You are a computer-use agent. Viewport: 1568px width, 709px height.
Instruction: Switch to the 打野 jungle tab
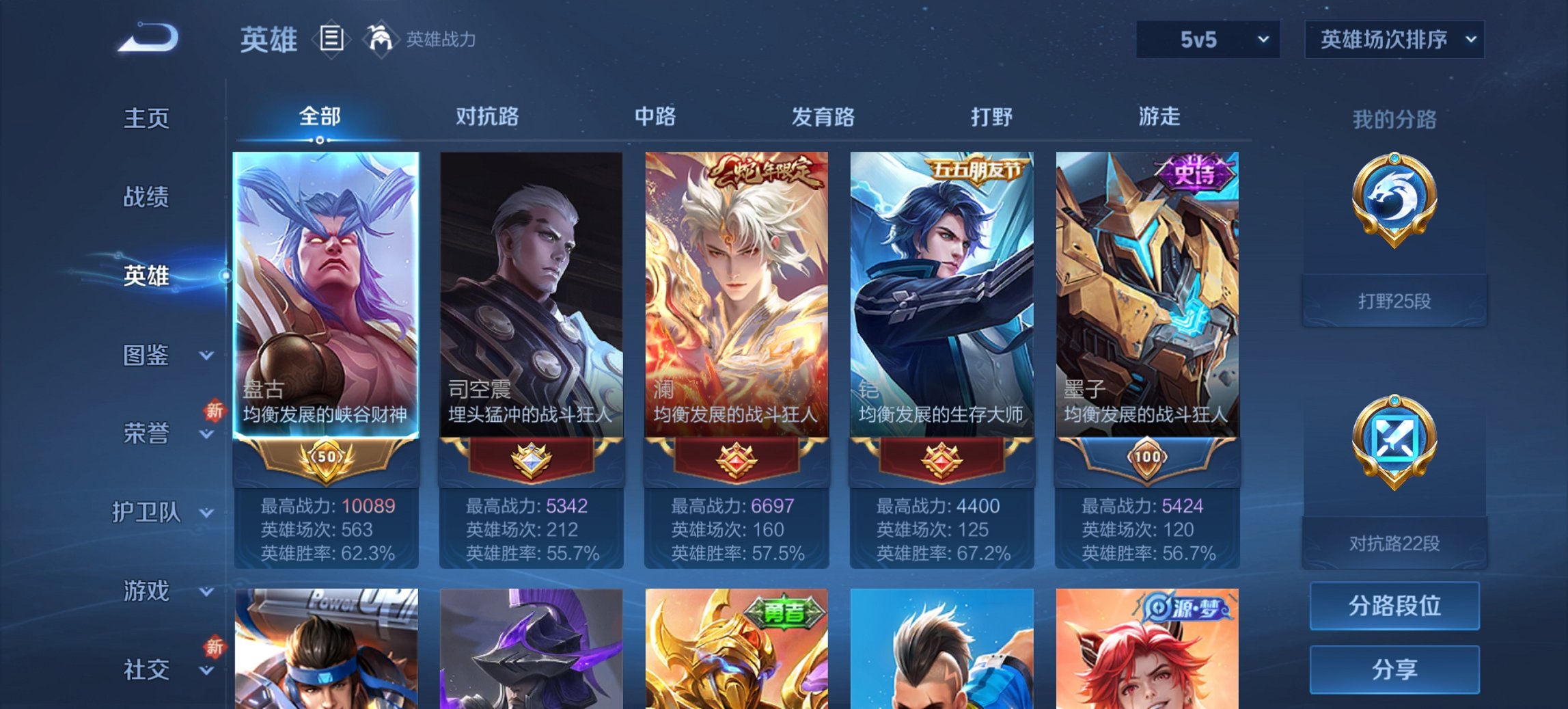[992, 117]
